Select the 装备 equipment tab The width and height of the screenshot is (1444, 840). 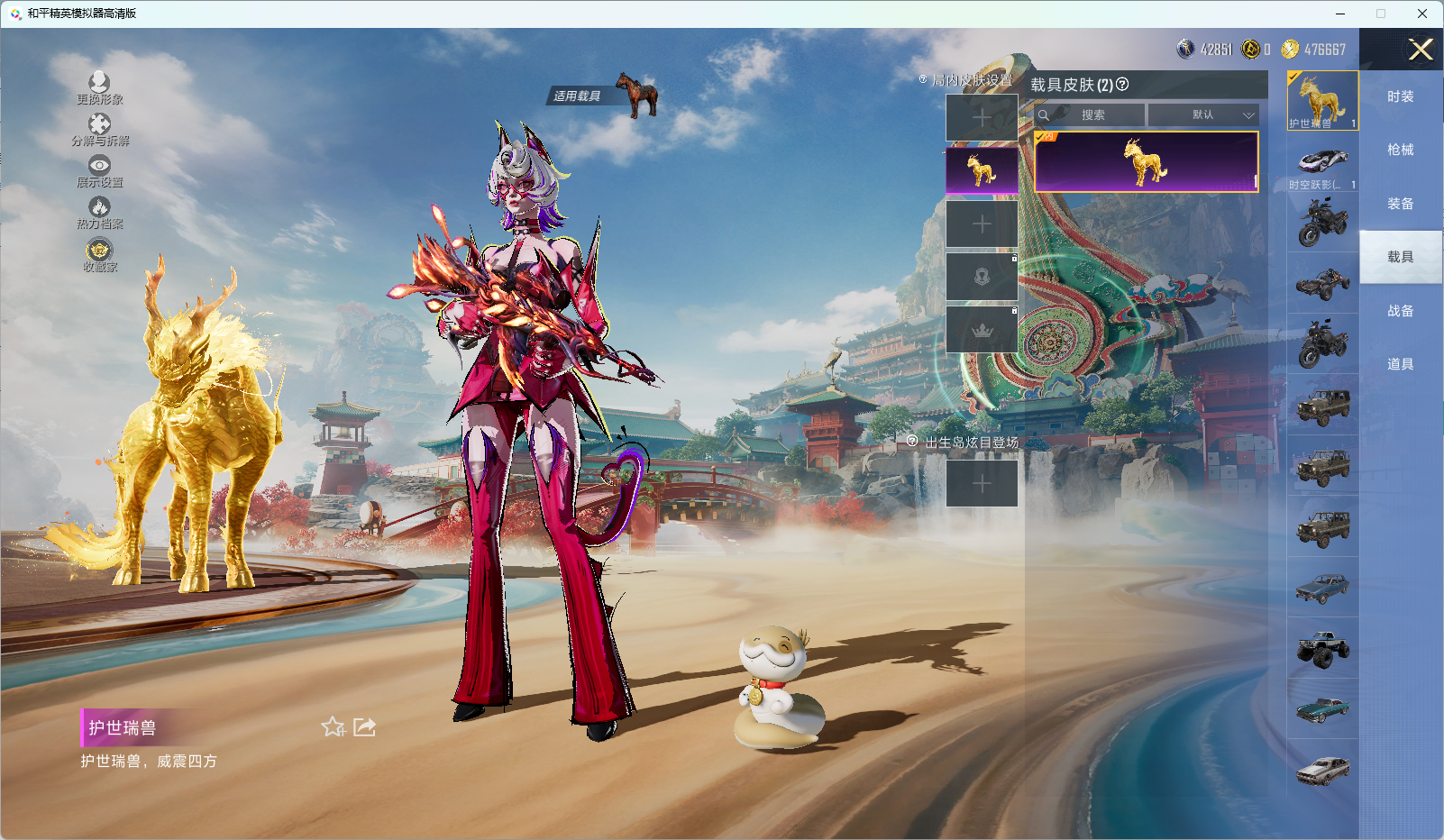tap(1400, 204)
